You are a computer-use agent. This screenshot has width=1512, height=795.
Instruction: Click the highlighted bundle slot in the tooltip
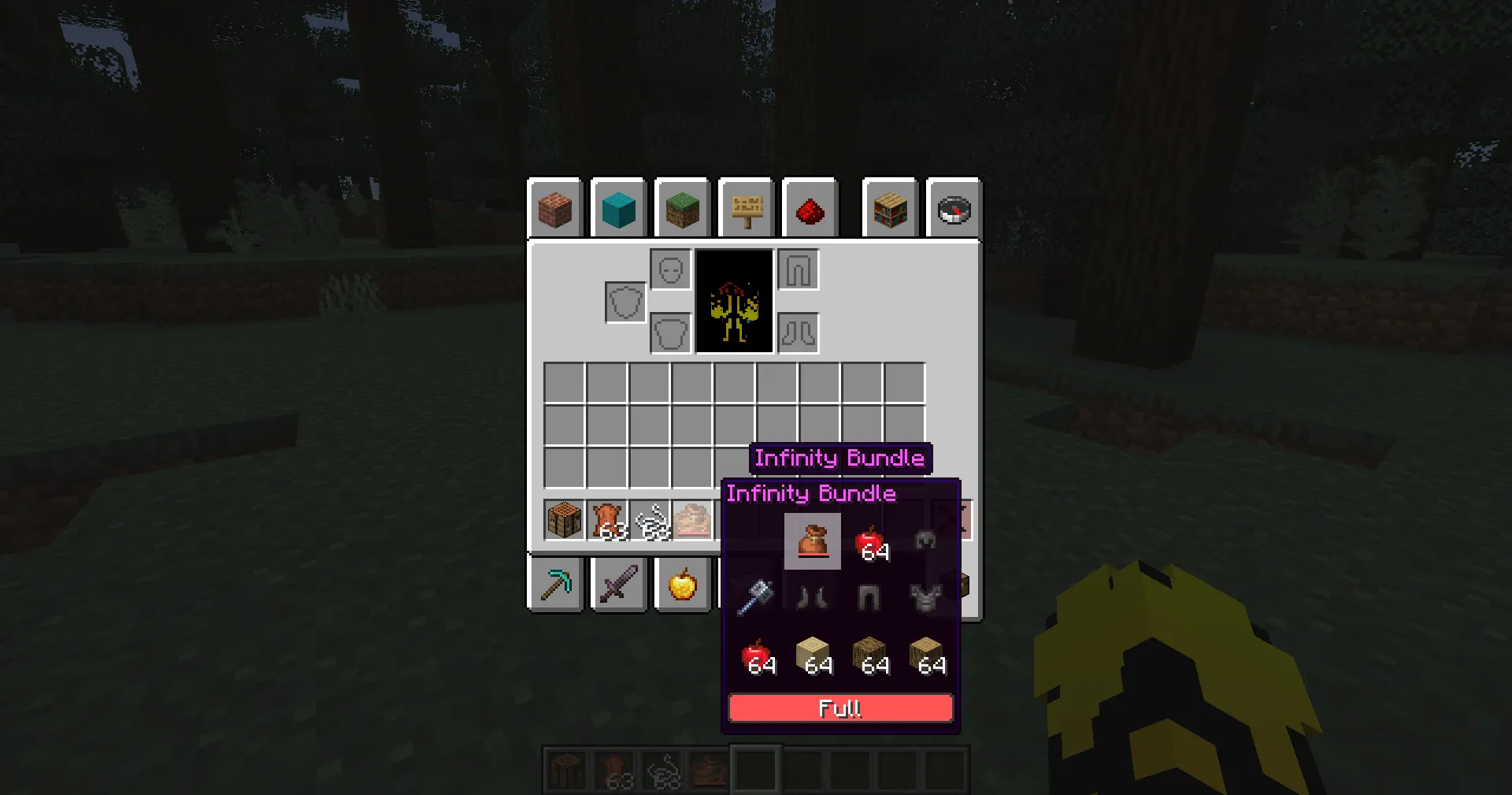(812, 541)
